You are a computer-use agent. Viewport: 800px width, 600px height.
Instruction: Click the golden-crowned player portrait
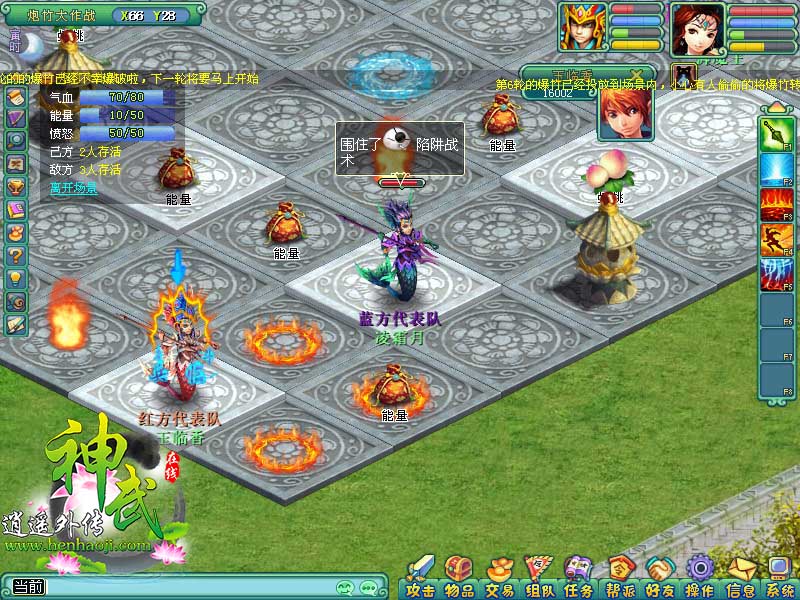[581, 27]
